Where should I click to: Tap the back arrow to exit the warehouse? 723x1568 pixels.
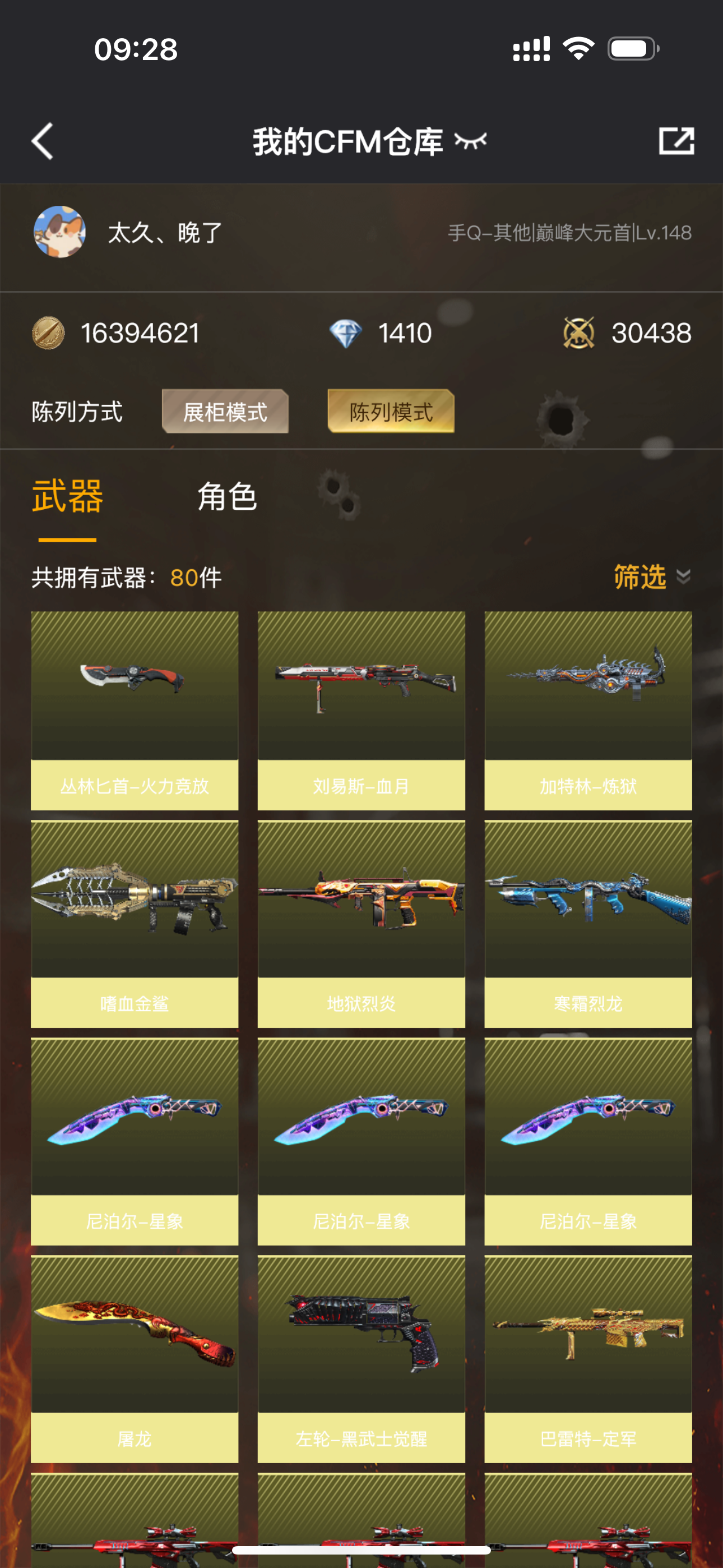click(x=41, y=141)
